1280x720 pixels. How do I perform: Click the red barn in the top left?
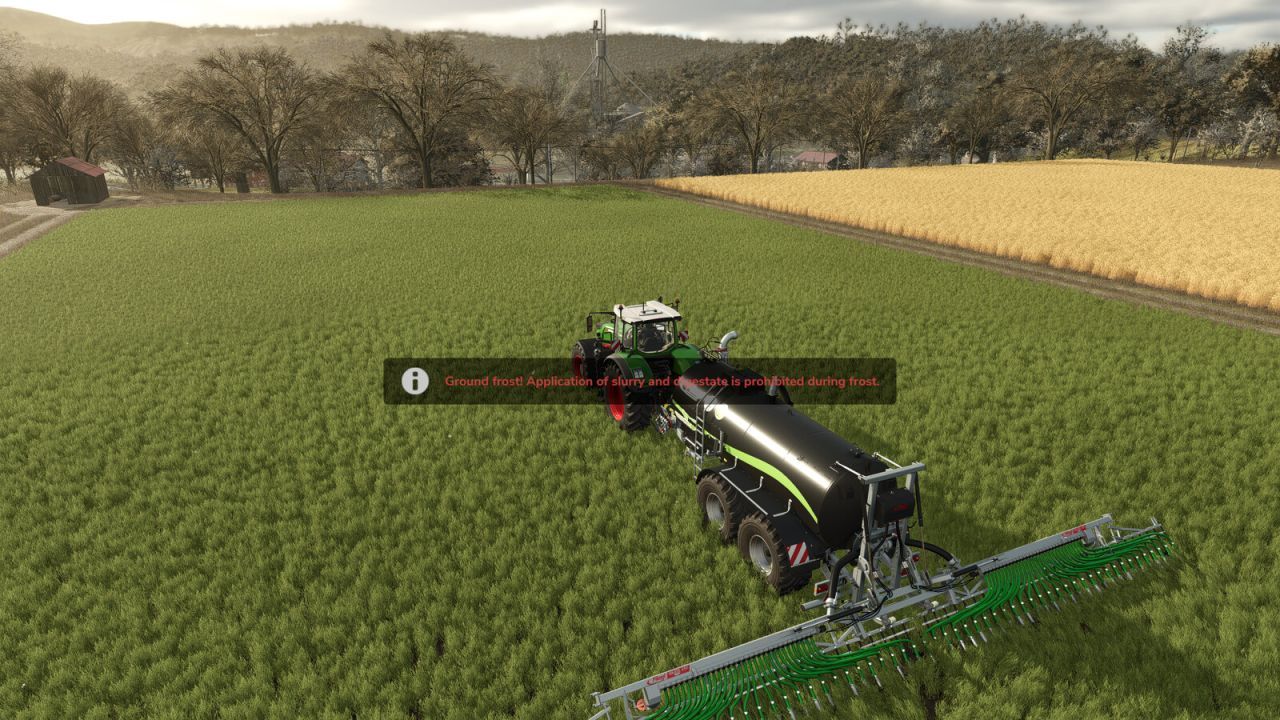click(70, 177)
